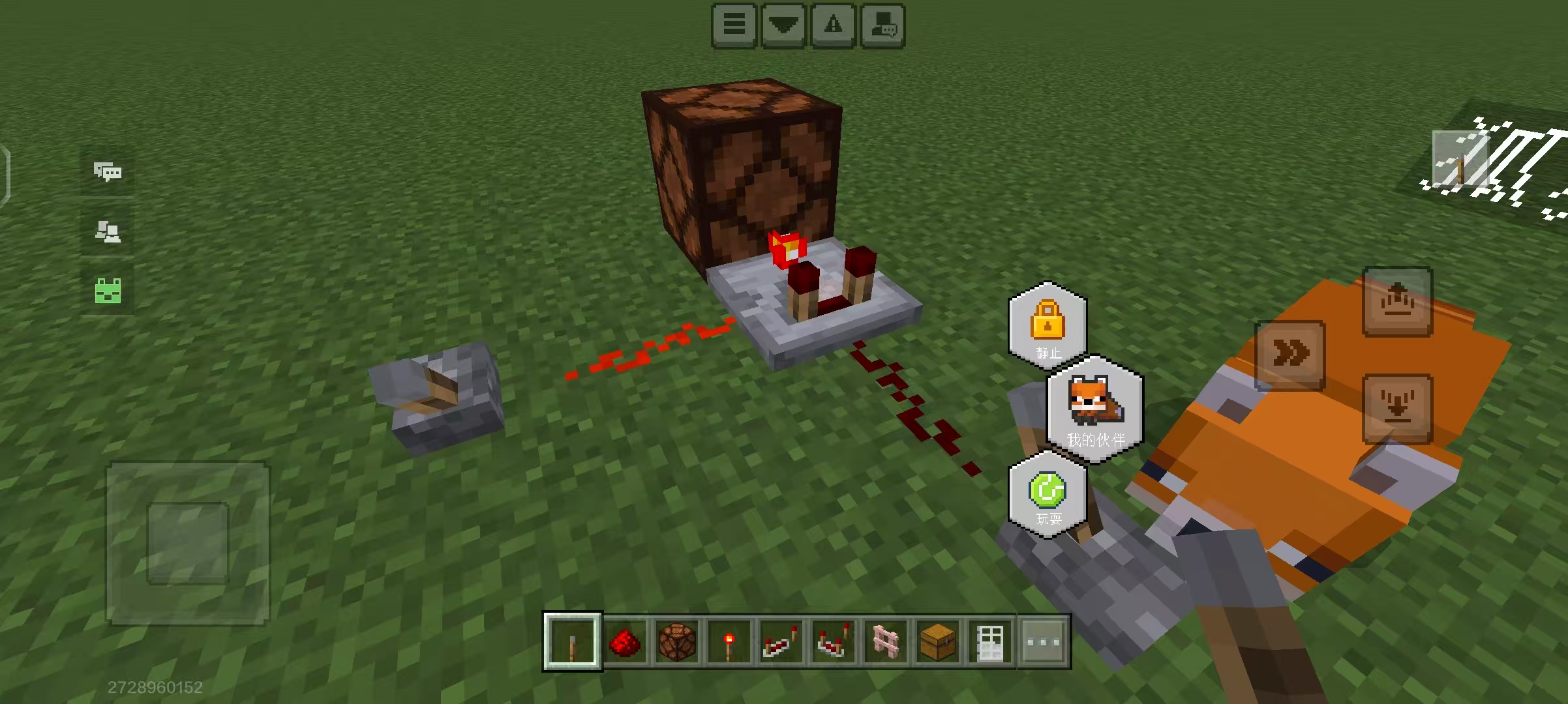The height and width of the screenshot is (704, 1568).
Task: Open the three-line pause menu button
Action: (734, 25)
